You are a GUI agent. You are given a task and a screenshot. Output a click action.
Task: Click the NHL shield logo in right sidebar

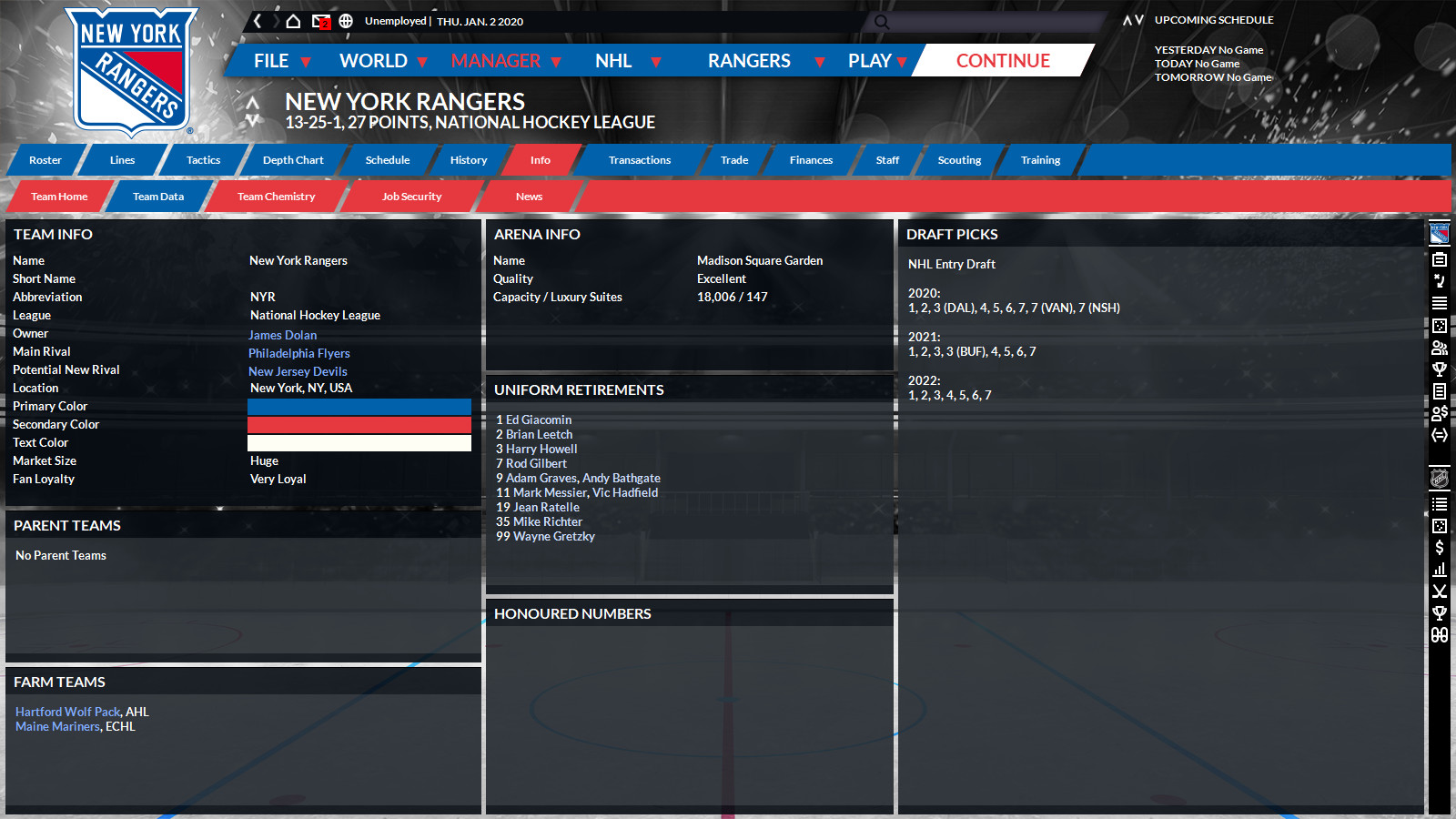(1439, 476)
